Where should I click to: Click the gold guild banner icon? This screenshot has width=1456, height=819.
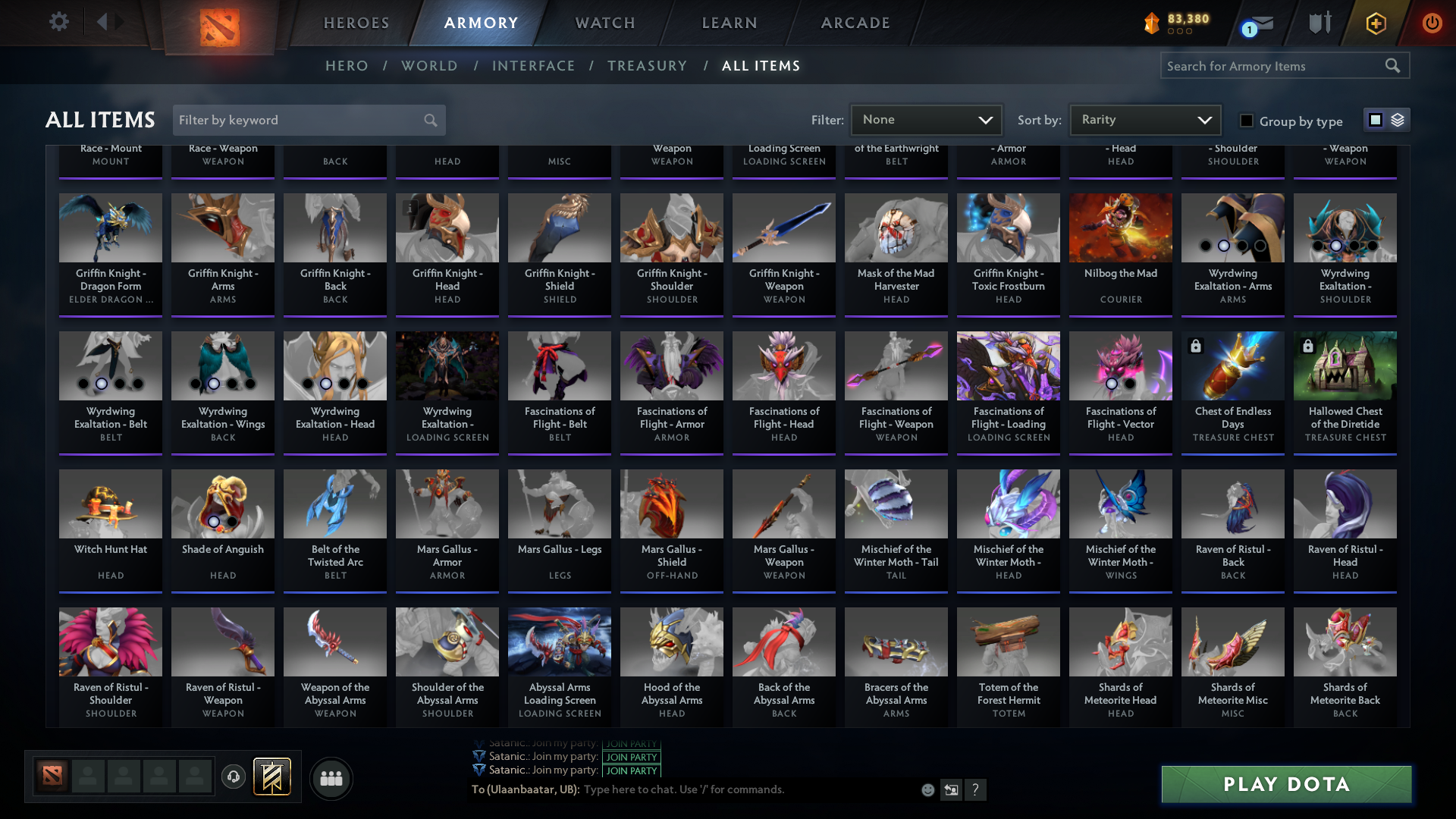coord(272,778)
